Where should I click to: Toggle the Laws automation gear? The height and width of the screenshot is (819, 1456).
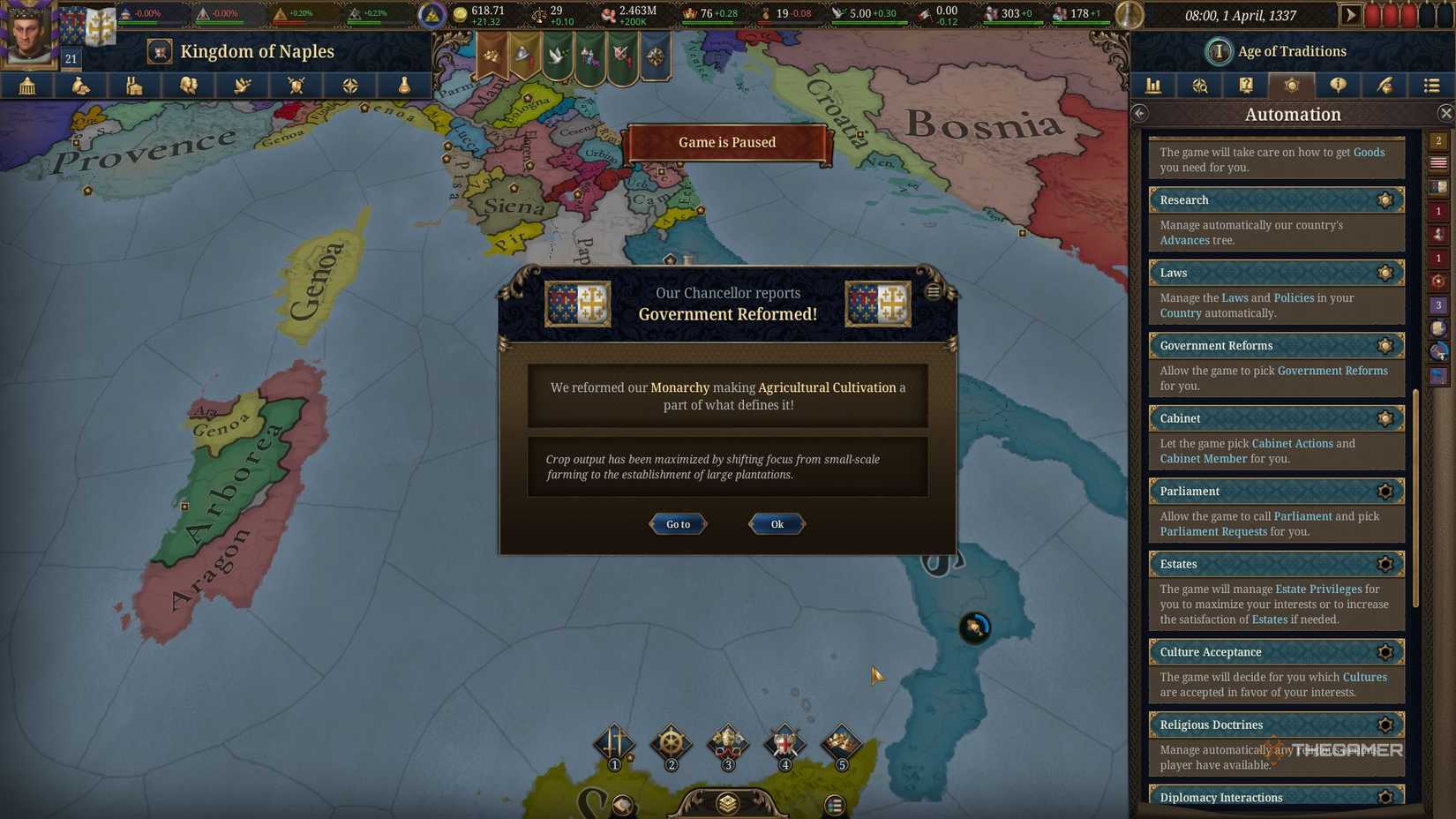click(1384, 273)
